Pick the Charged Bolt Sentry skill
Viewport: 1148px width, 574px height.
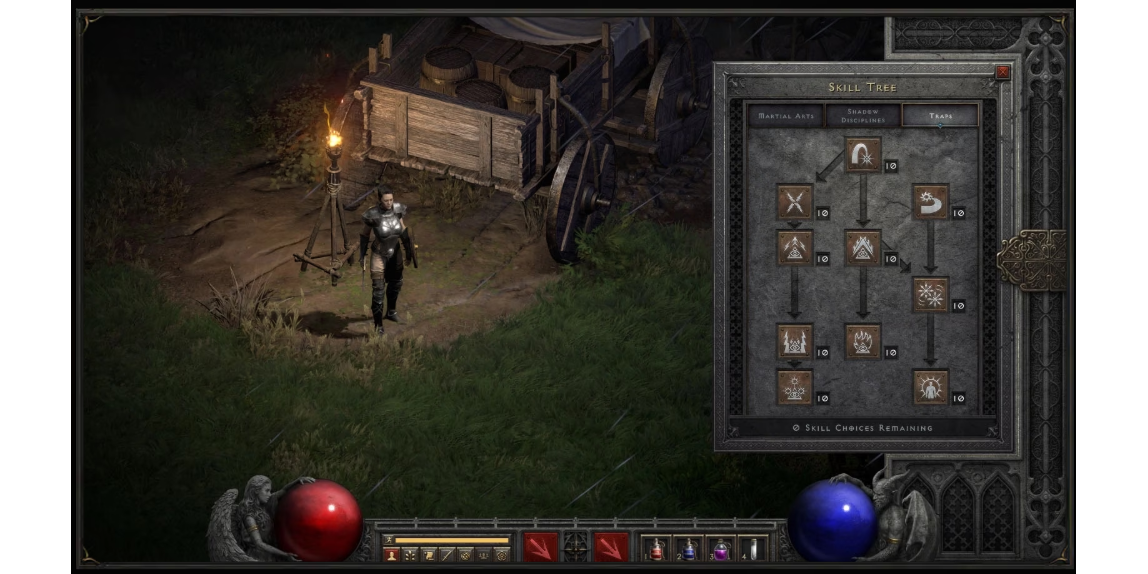(x=795, y=247)
